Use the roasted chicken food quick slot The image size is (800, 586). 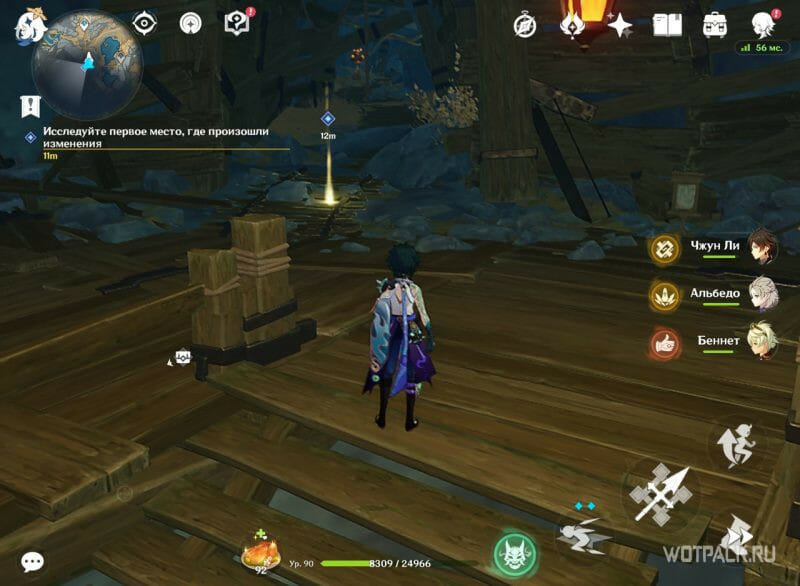click(261, 552)
